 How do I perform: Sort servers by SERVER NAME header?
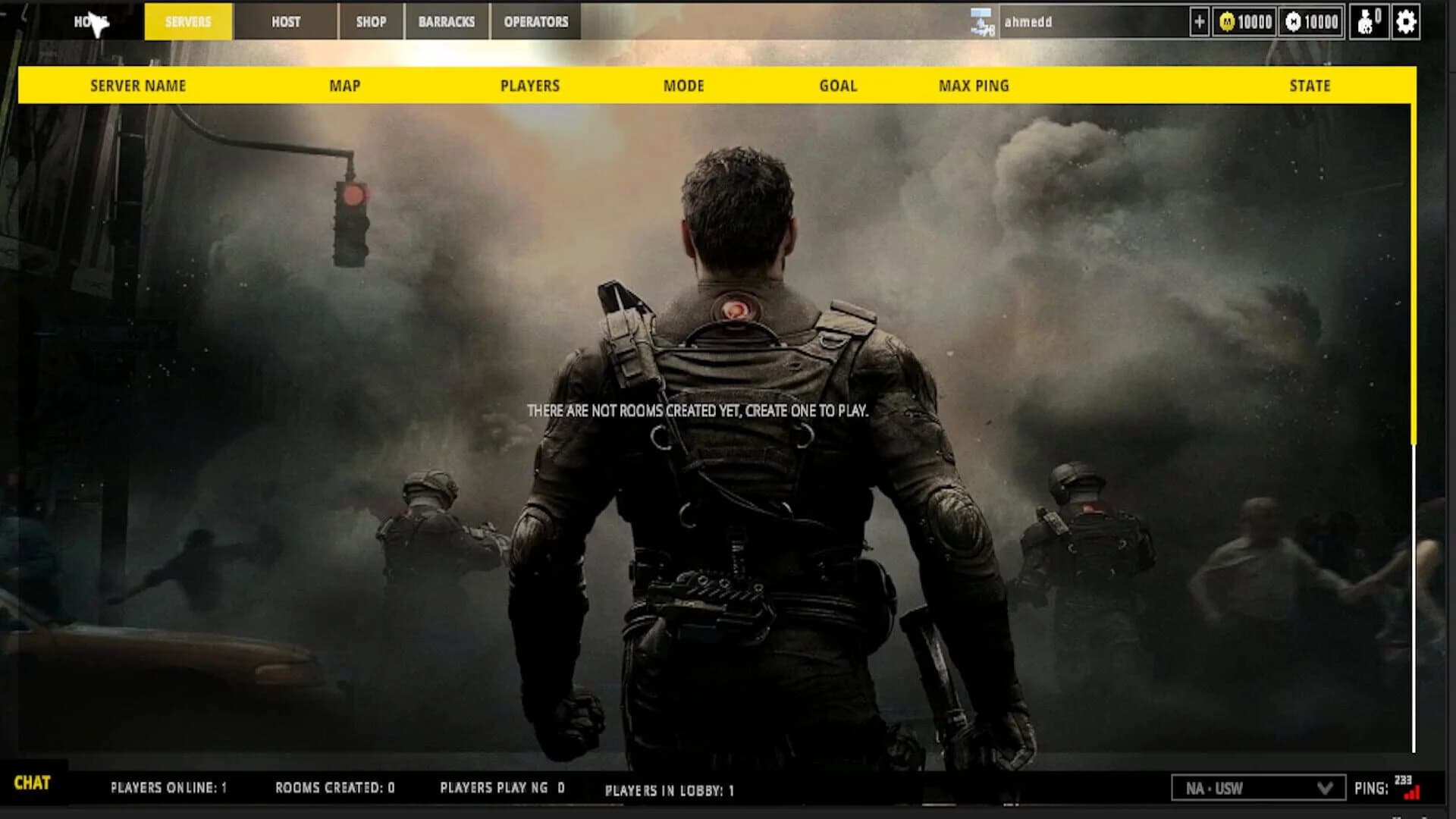(136, 86)
